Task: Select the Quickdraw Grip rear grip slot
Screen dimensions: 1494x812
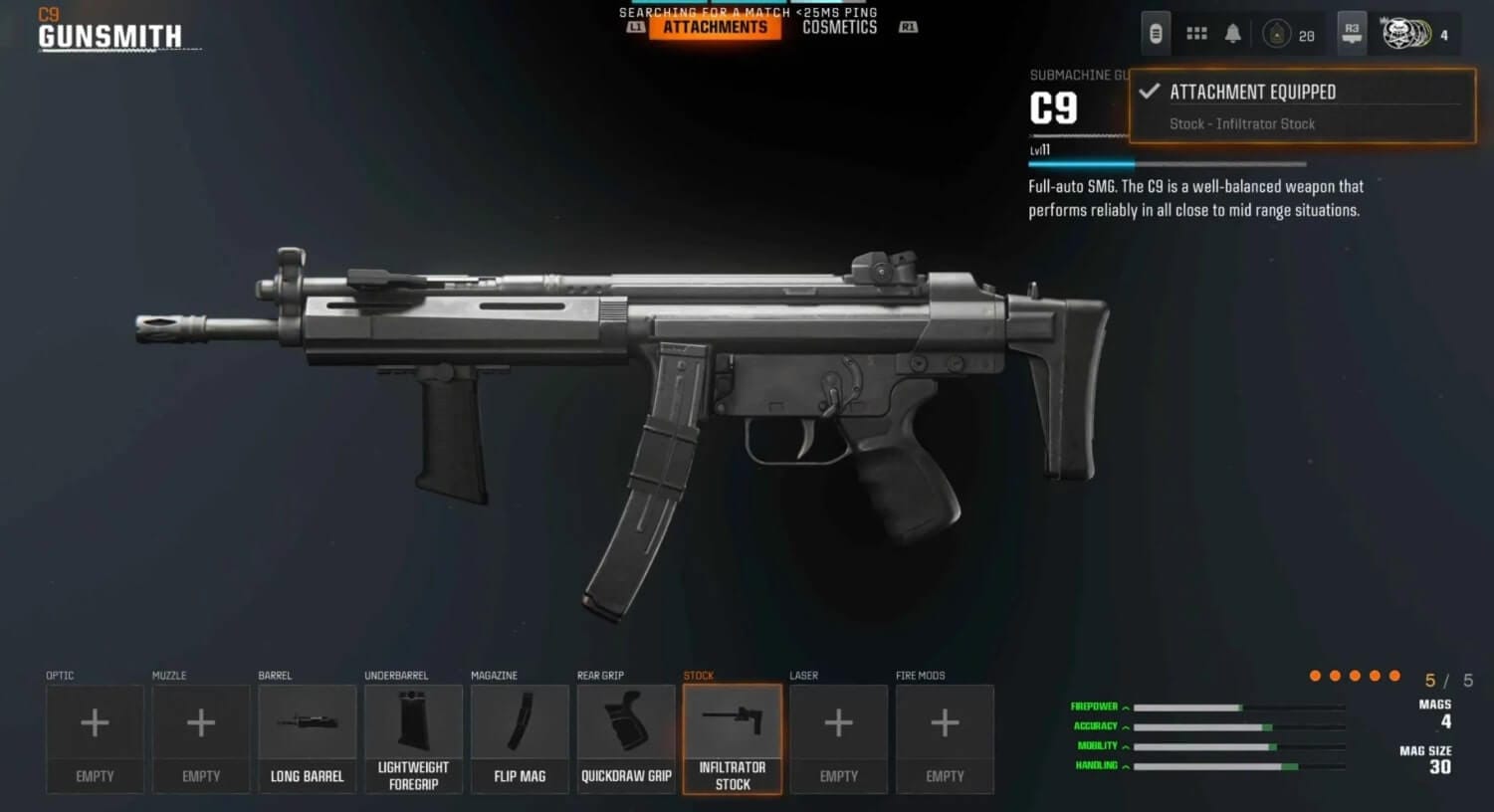Action: (x=626, y=738)
